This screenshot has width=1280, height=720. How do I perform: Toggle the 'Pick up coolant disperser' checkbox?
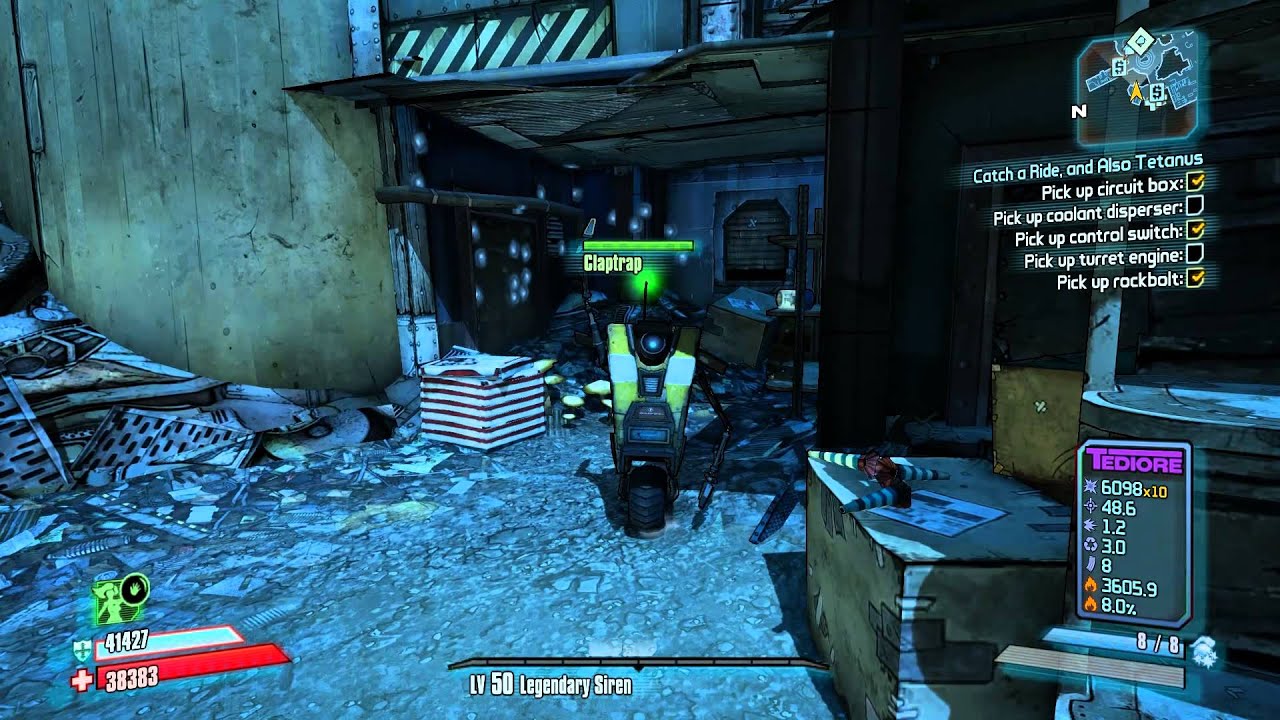[x=1194, y=207]
